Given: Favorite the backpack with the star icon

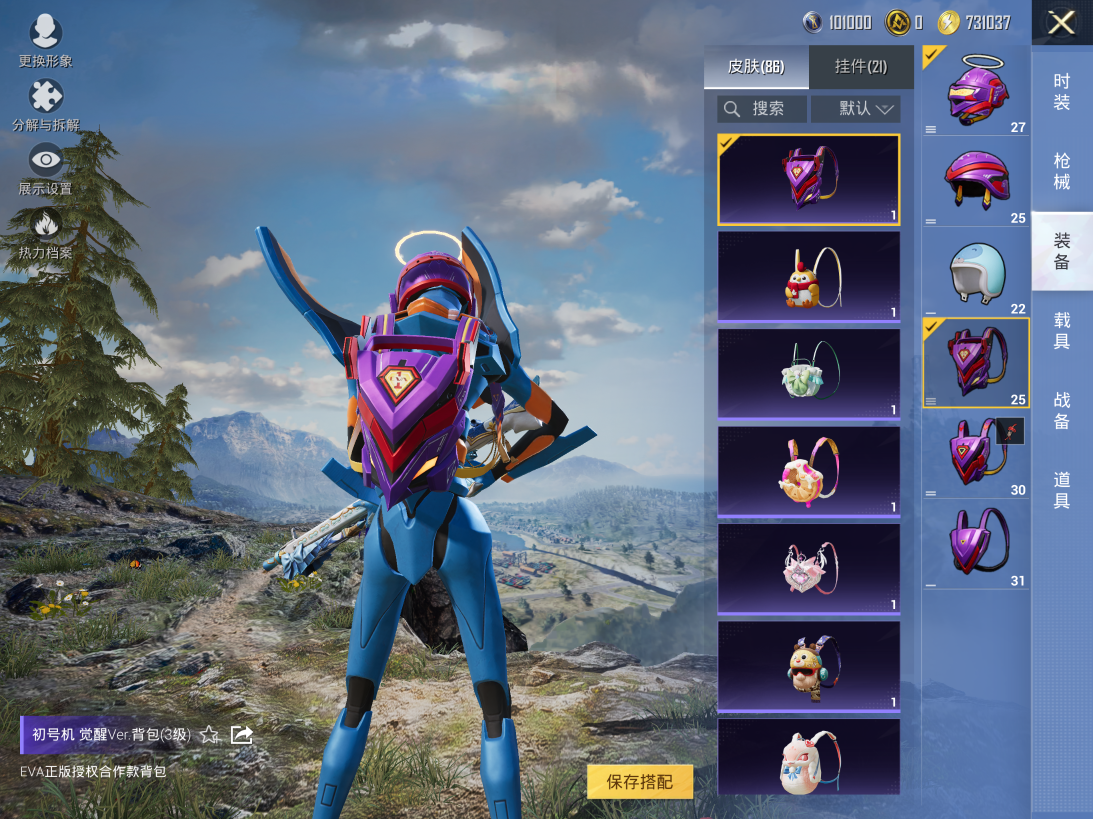Looking at the screenshot, I should 209,735.
